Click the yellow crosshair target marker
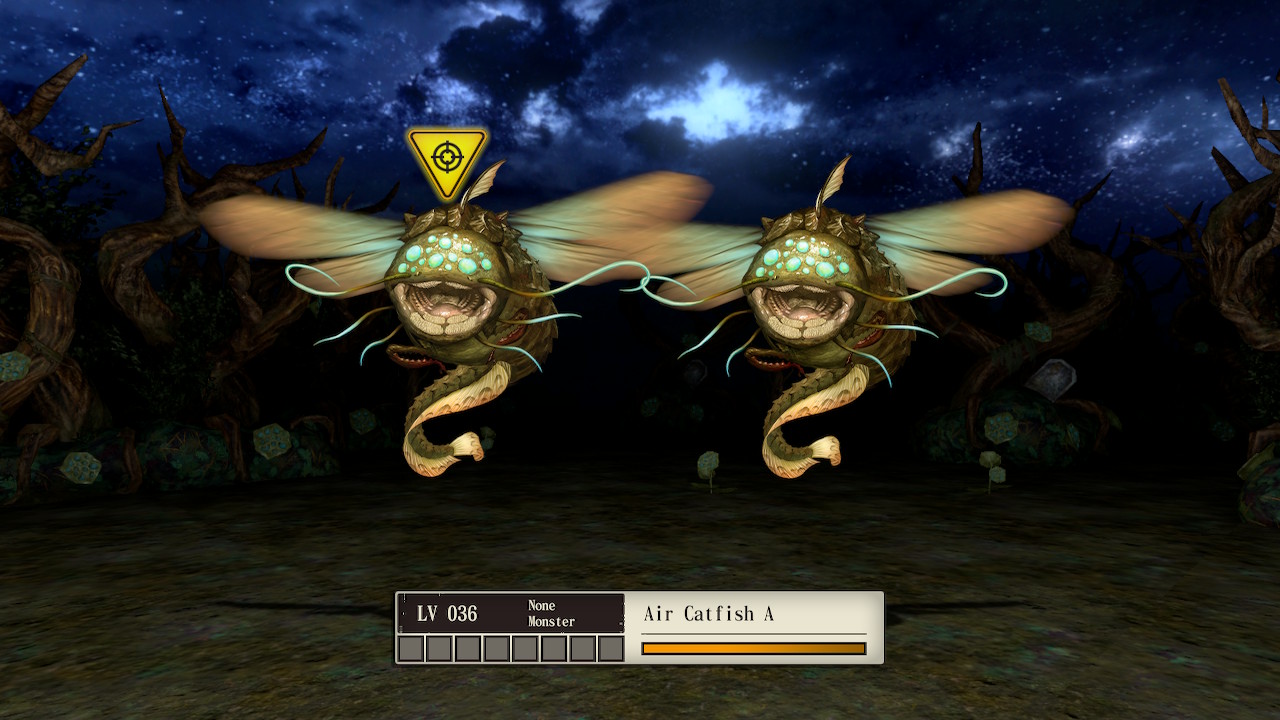 [446, 158]
